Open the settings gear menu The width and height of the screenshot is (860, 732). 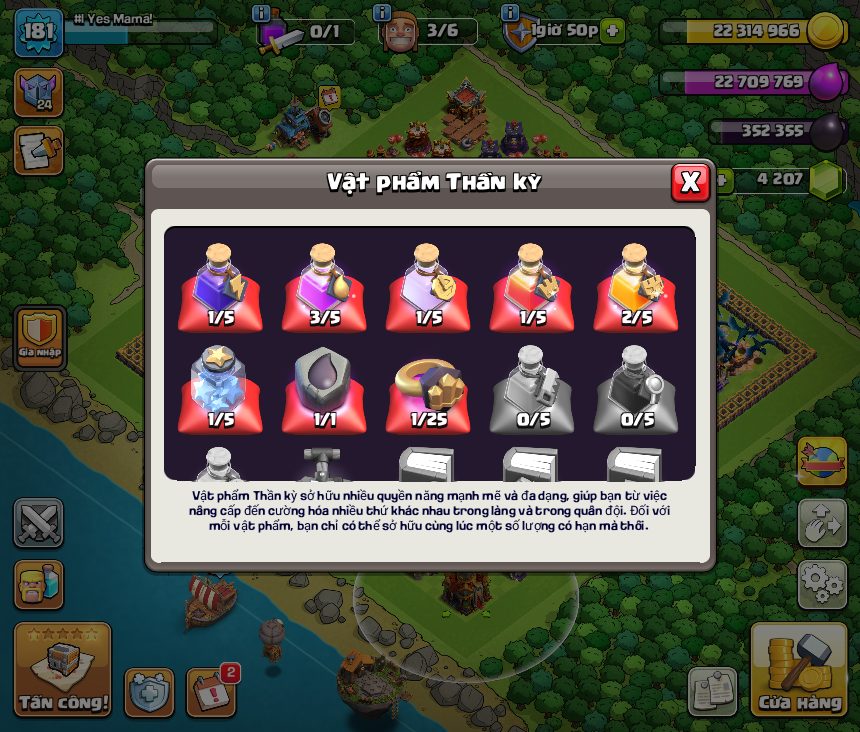pyautogui.click(x=822, y=583)
